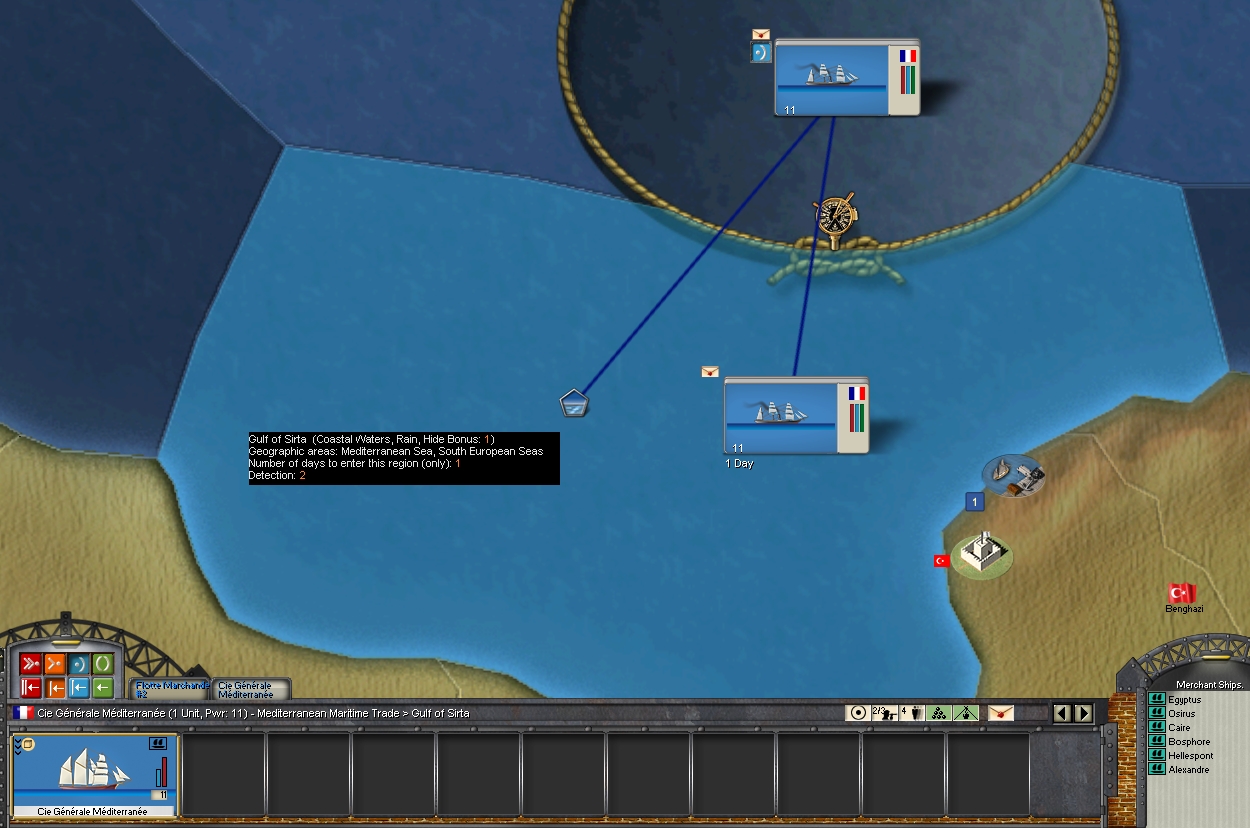Viewport: 1250px width, 828px height.
Task: Open the Cie Générale Méditerranée tab
Action: pyautogui.click(x=249, y=690)
